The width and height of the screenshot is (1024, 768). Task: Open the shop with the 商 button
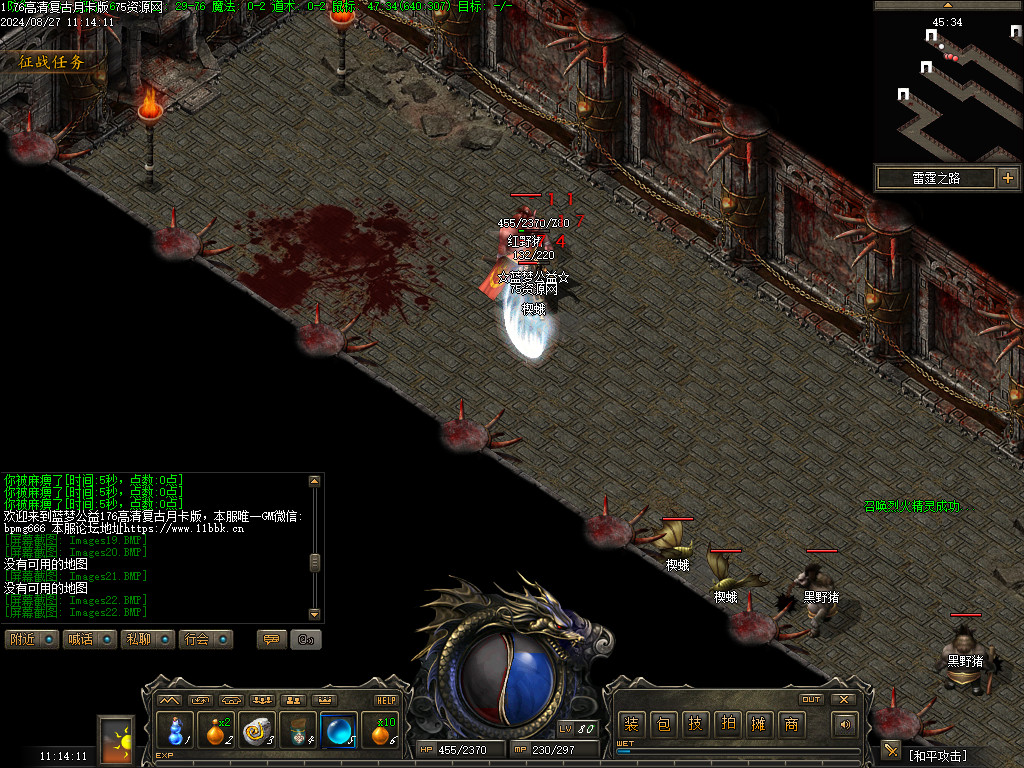791,724
